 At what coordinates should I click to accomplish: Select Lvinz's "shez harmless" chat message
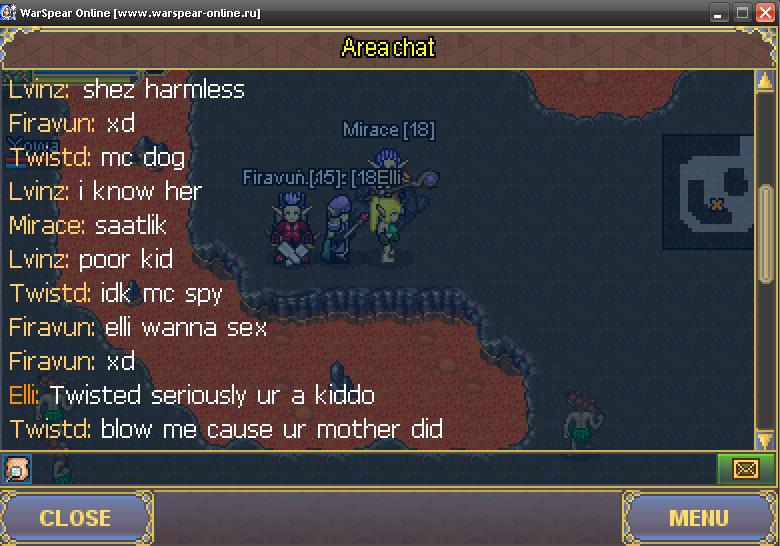126,89
